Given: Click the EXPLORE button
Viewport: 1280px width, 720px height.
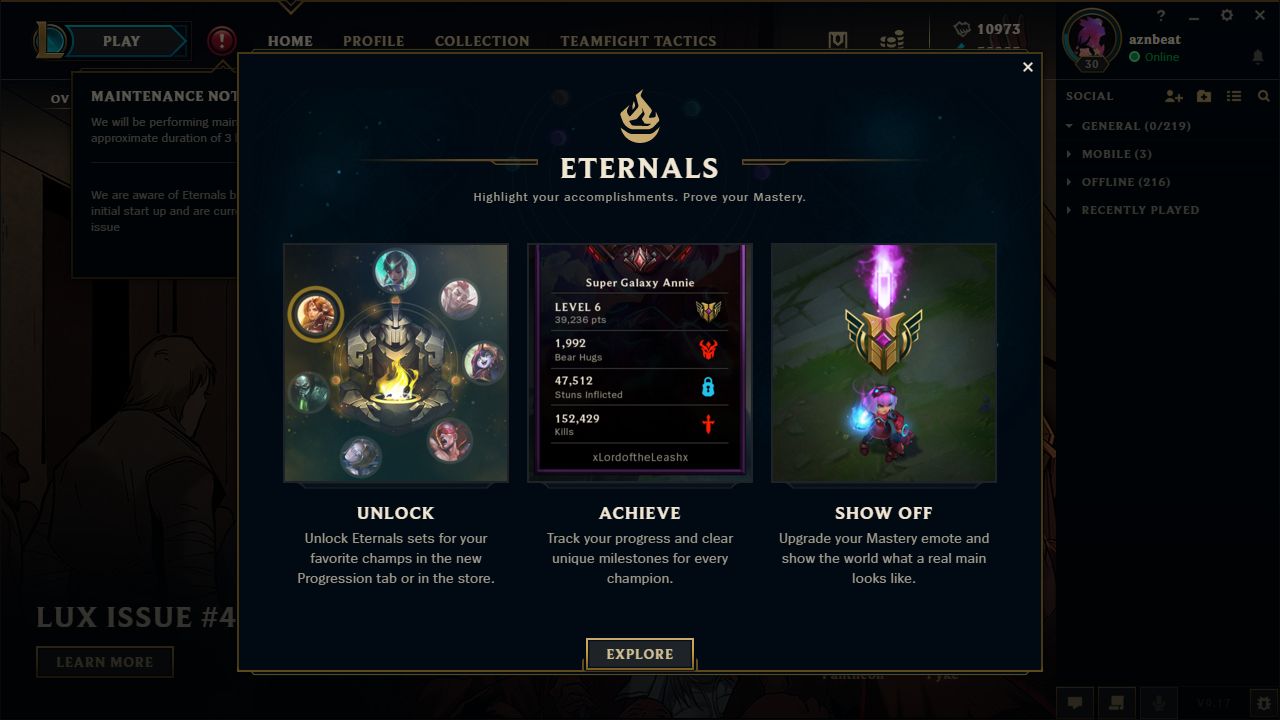Looking at the screenshot, I should pyautogui.click(x=639, y=654).
